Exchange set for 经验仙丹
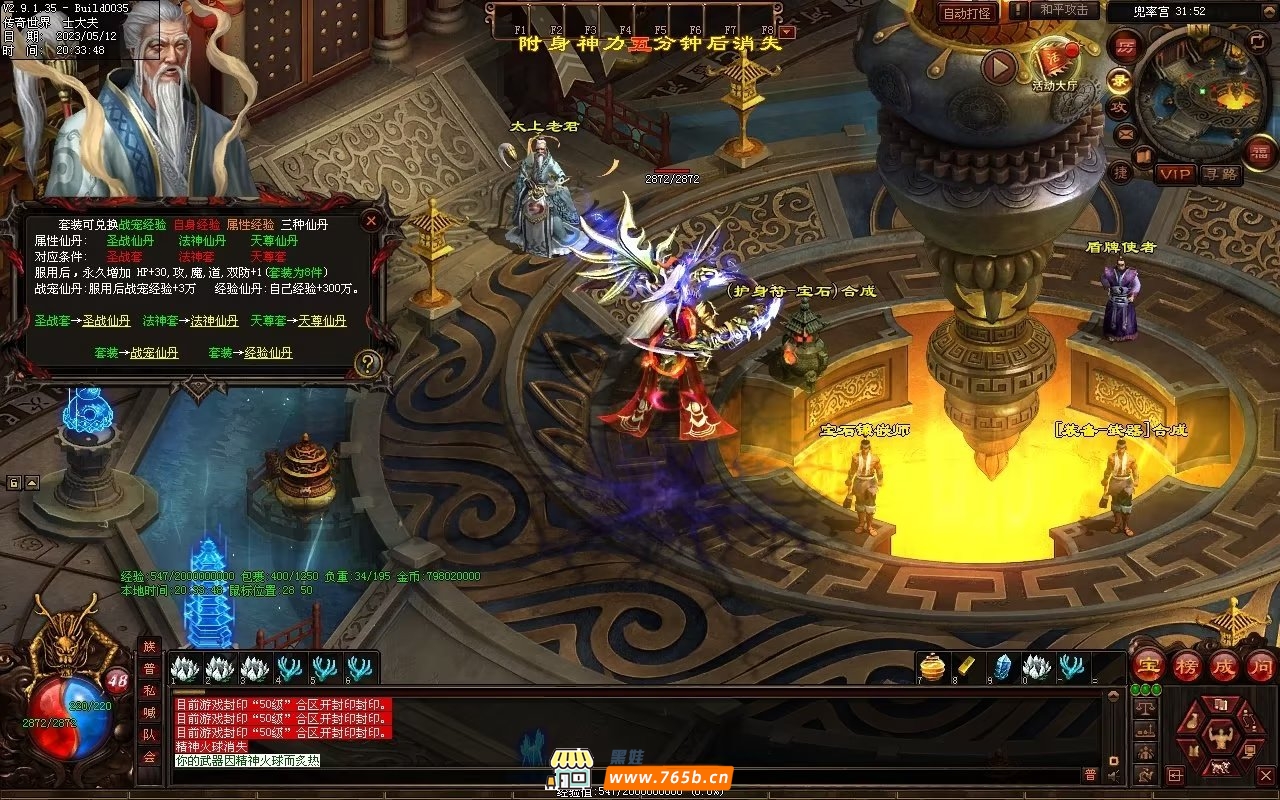Viewport: 1280px width, 800px height. click(268, 353)
